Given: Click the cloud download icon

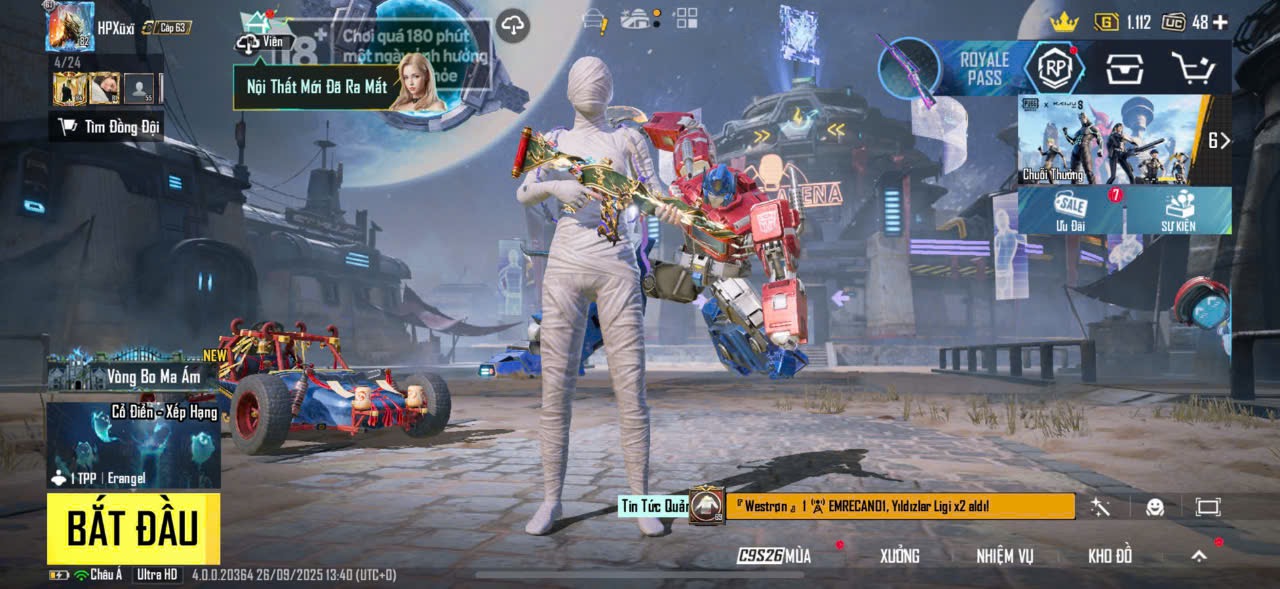Looking at the screenshot, I should (x=512, y=26).
